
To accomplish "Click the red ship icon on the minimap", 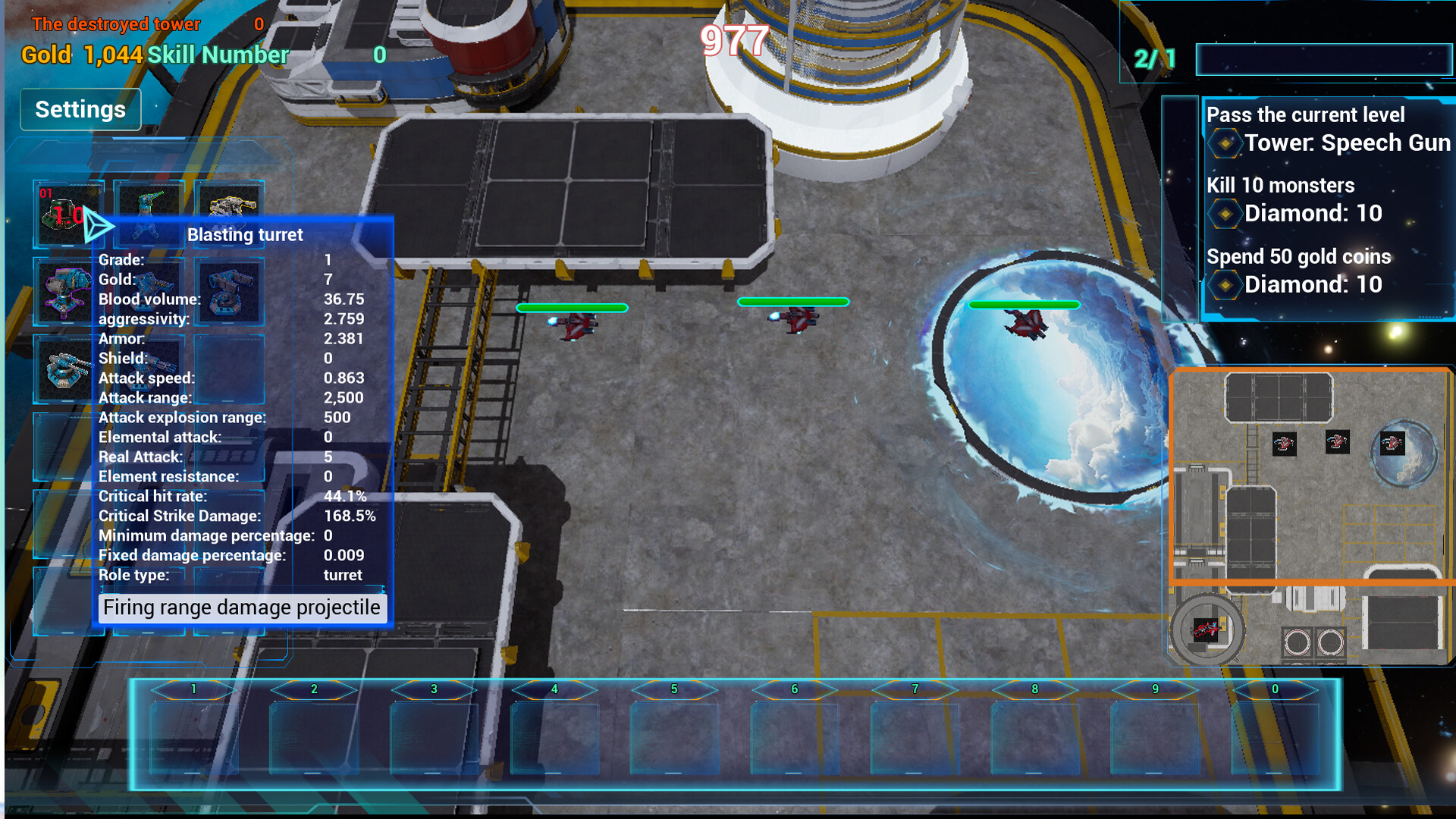I will coord(1283,444).
